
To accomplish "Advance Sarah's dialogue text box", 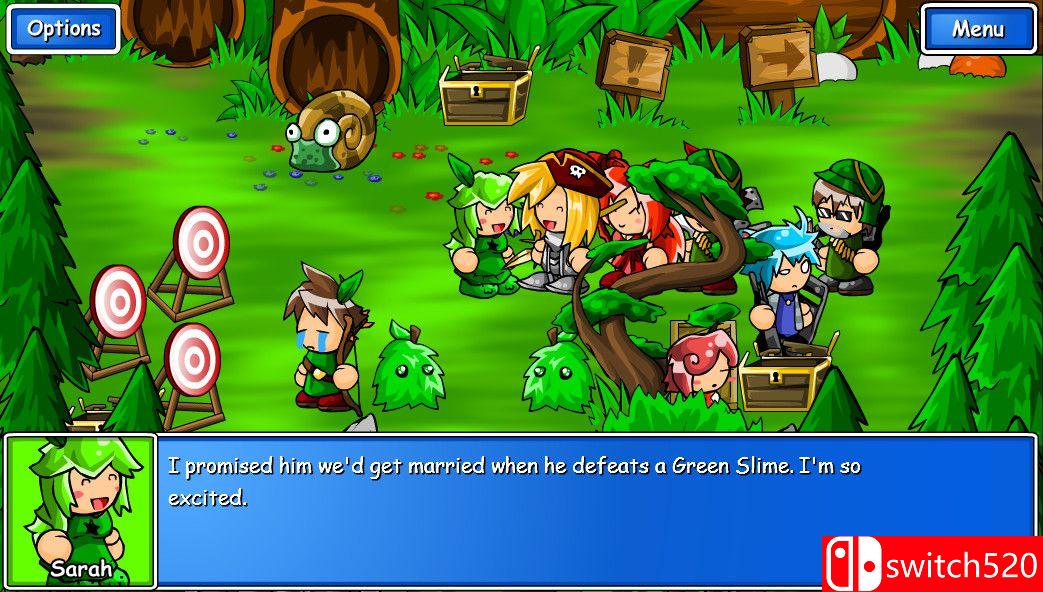I will (595, 509).
